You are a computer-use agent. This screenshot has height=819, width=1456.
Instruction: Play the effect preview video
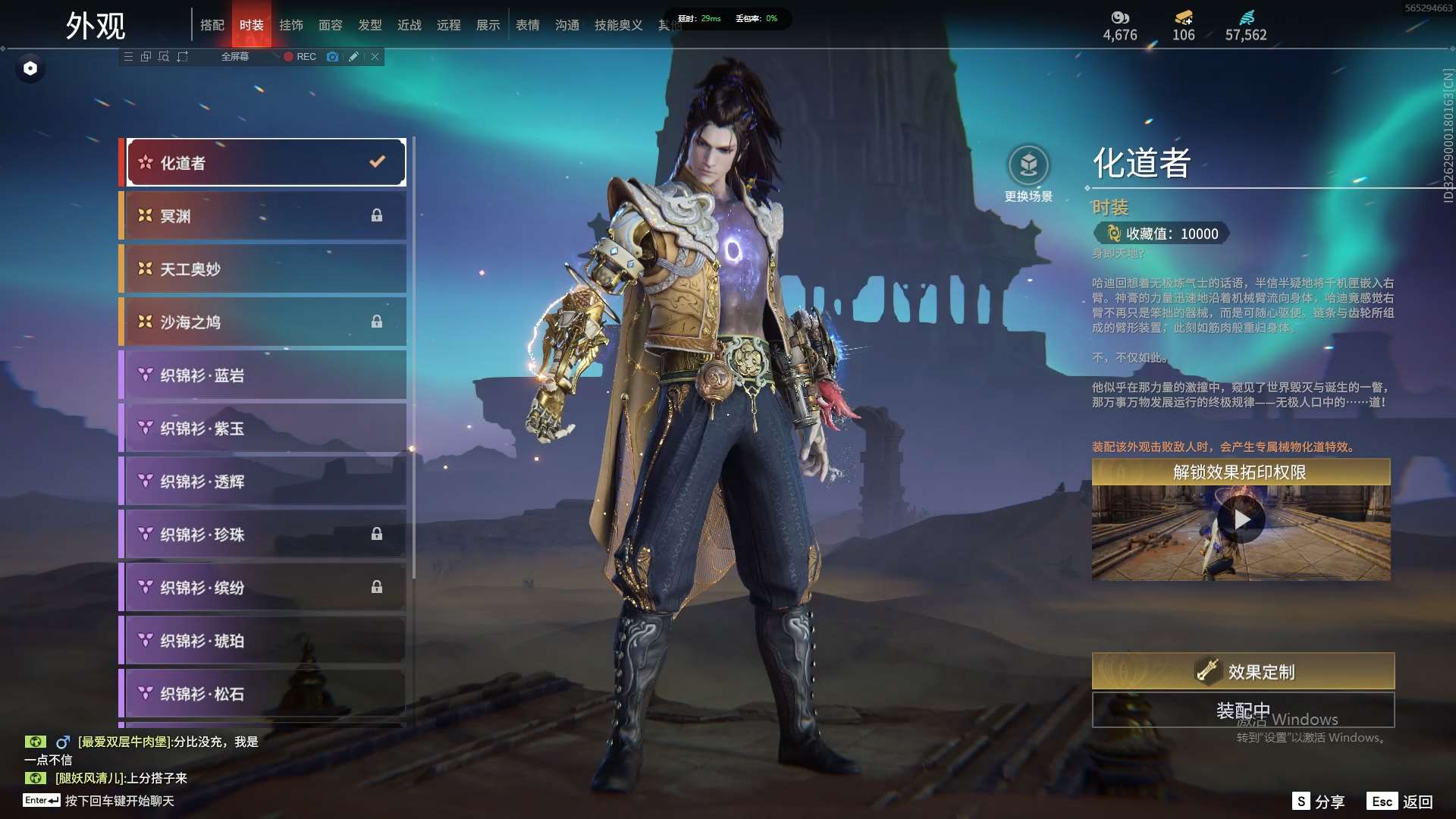coord(1241,519)
